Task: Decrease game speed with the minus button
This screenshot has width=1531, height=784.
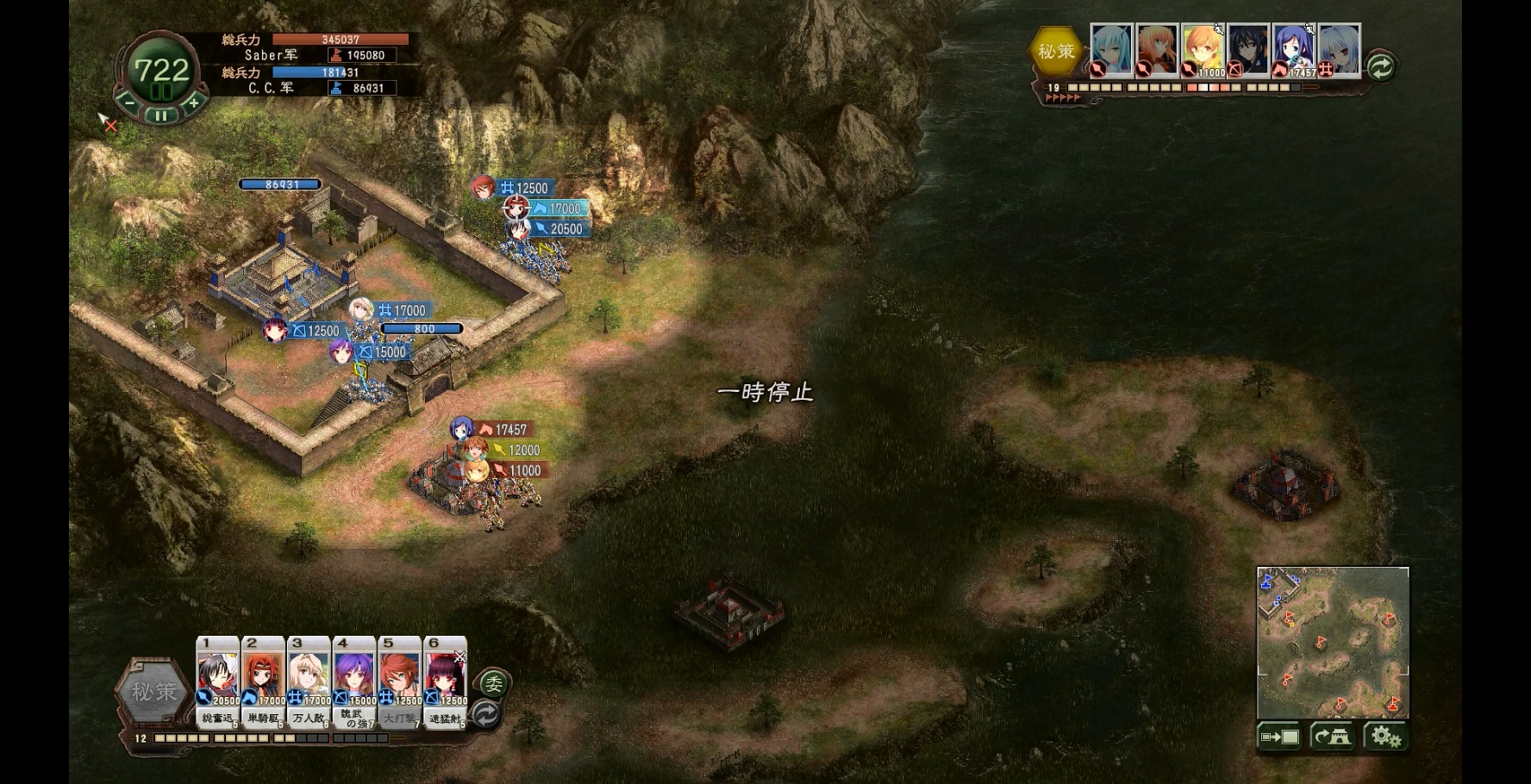Action: click(x=129, y=103)
